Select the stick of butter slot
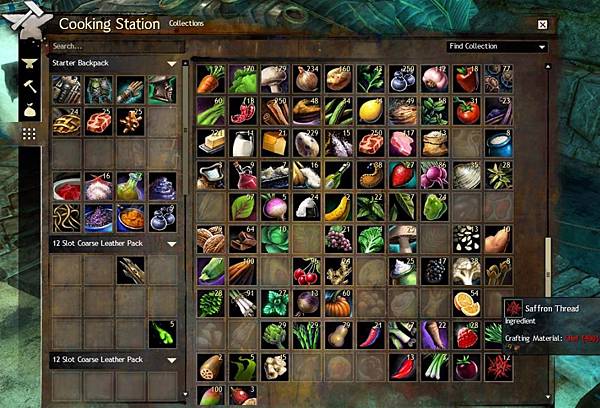 (211, 143)
